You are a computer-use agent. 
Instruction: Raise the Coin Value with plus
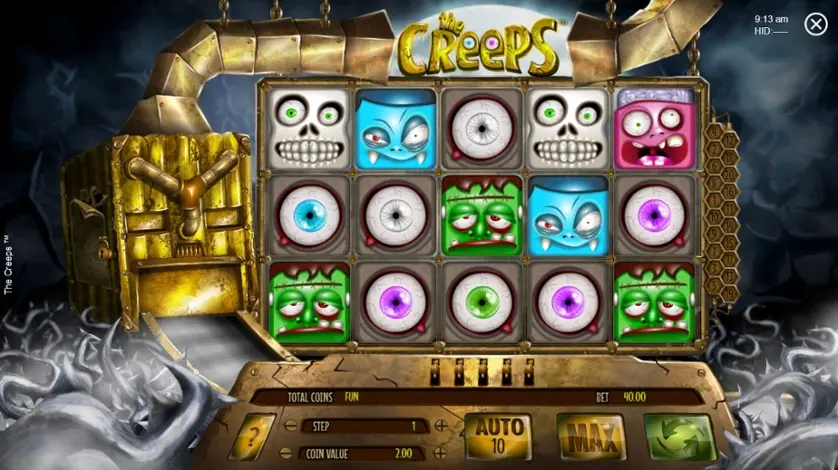pos(441,453)
